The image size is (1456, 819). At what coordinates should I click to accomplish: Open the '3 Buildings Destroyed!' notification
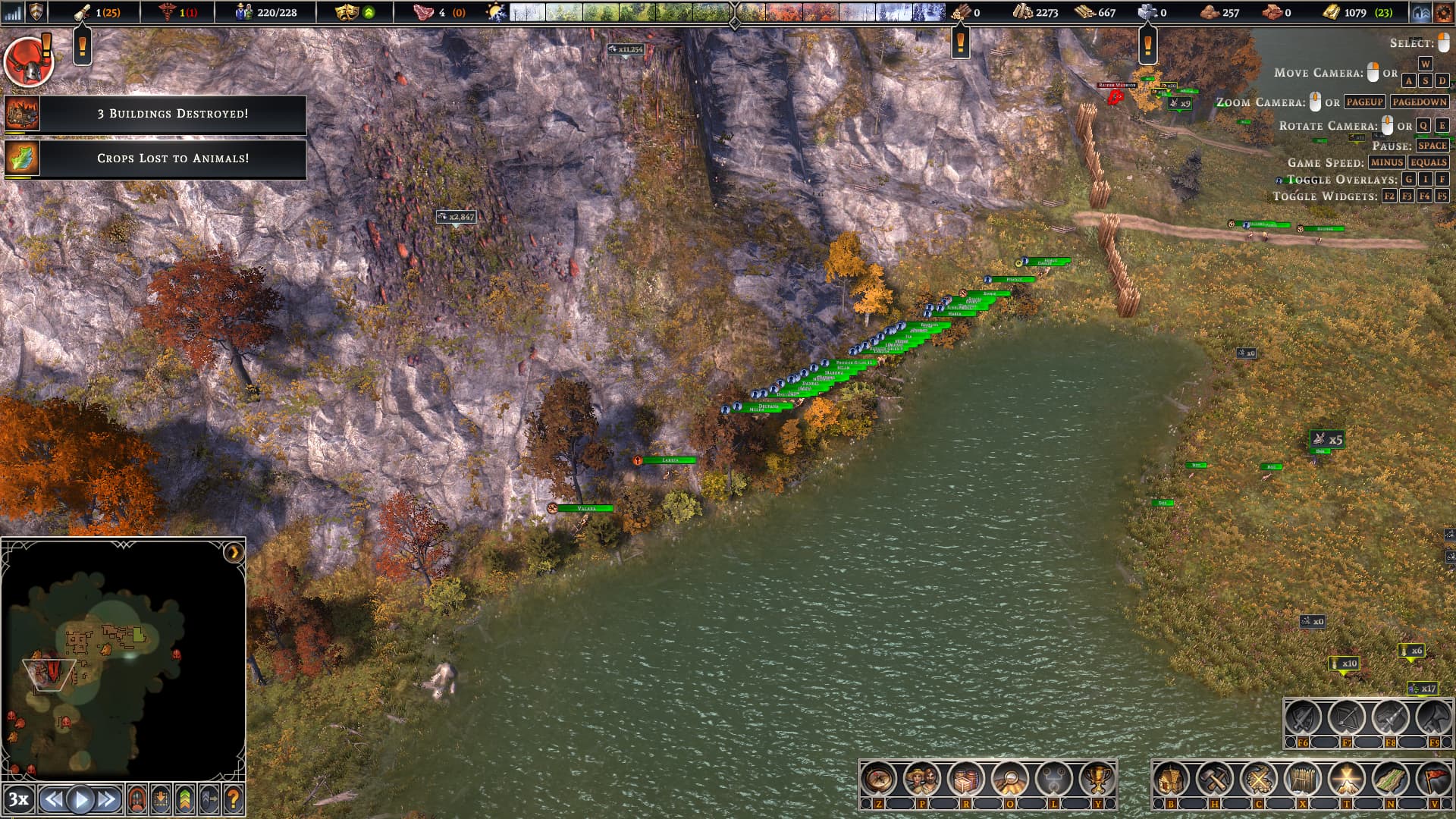(172, 114)
